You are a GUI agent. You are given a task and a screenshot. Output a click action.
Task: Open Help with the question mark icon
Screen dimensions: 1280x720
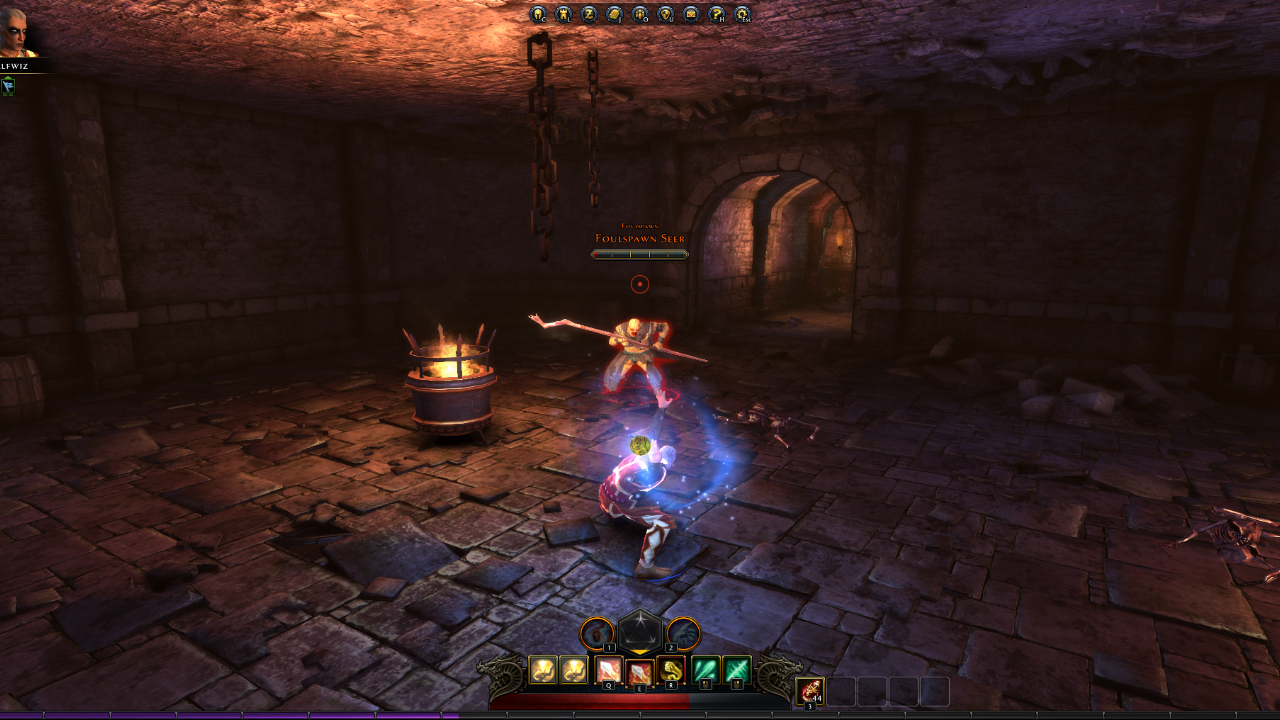(x=716, y=14)
